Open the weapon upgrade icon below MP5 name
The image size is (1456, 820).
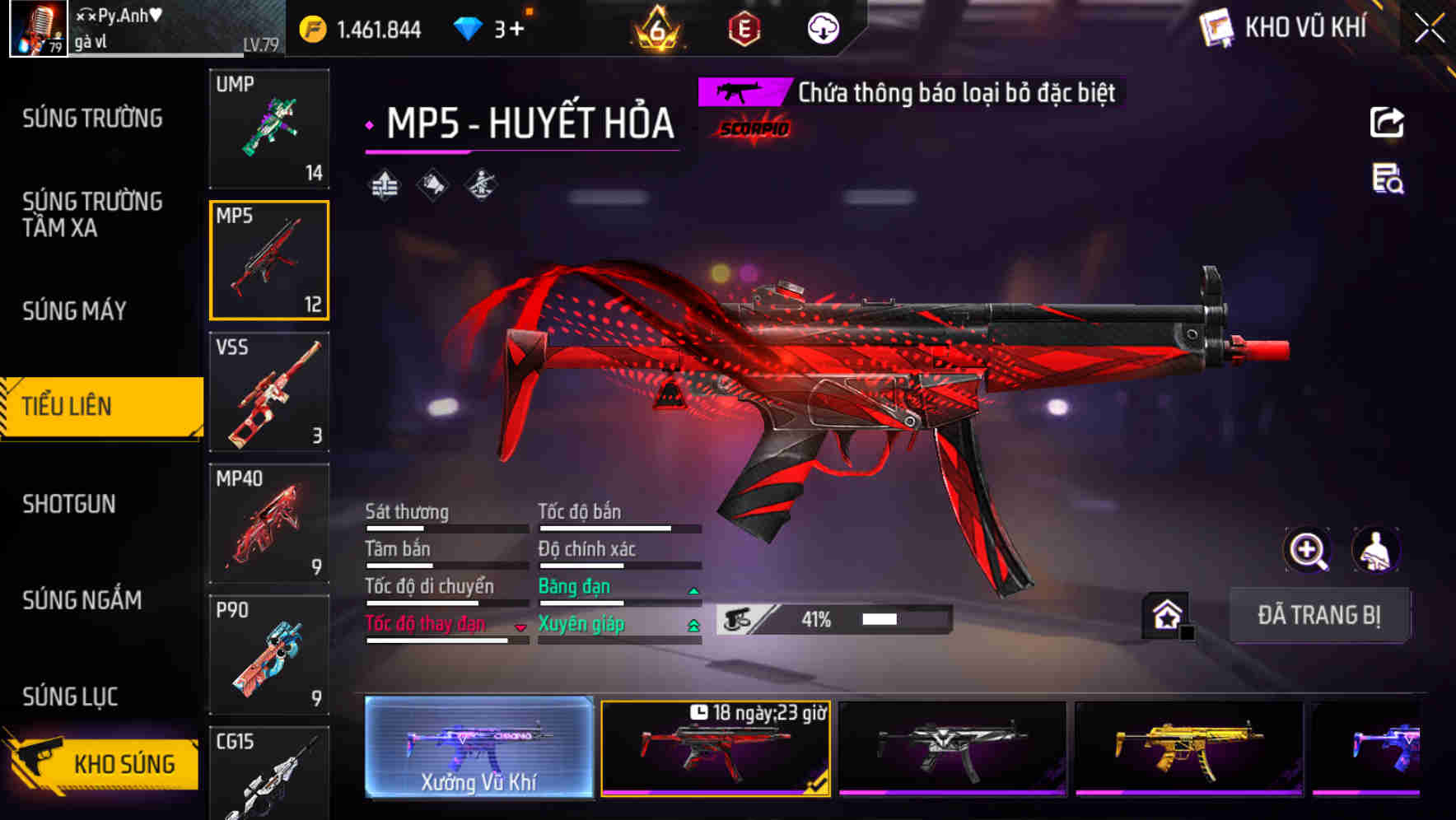tap(384, 184)
